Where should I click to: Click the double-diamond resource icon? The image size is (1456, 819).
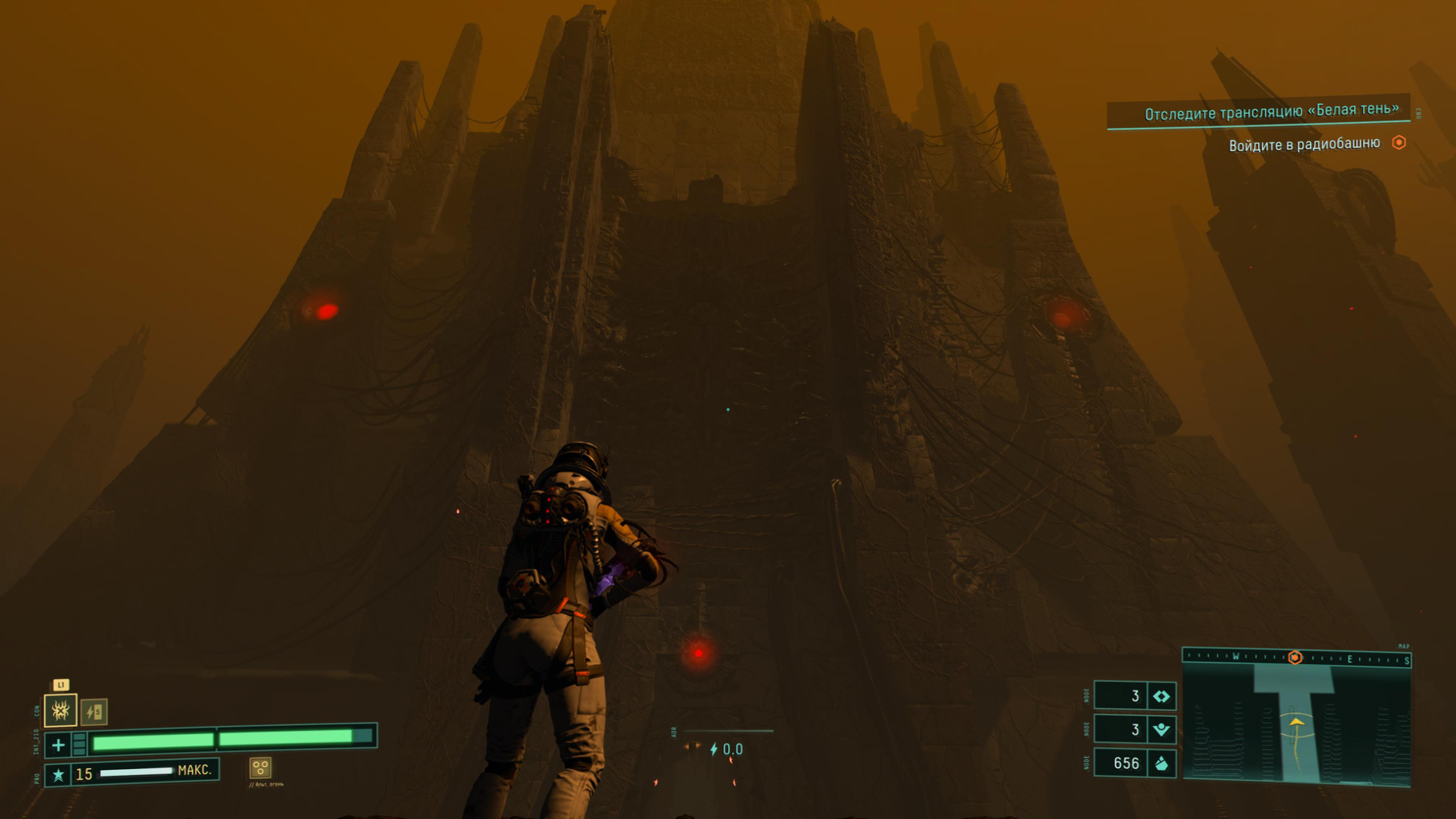pyautogui.click(x=1161, y=697)
